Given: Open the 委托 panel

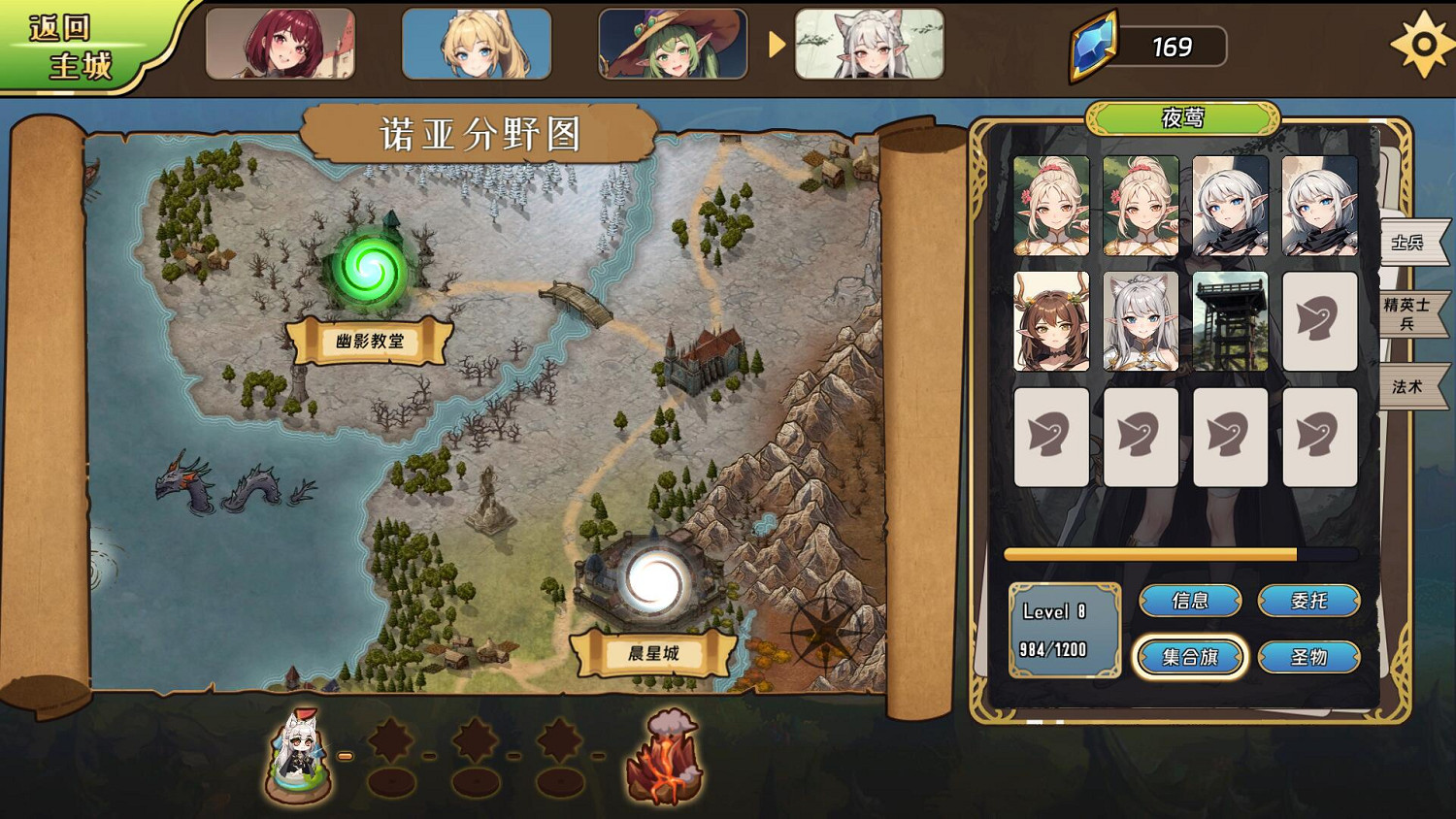Looking at the screenshot, I should pos(1308,601).
